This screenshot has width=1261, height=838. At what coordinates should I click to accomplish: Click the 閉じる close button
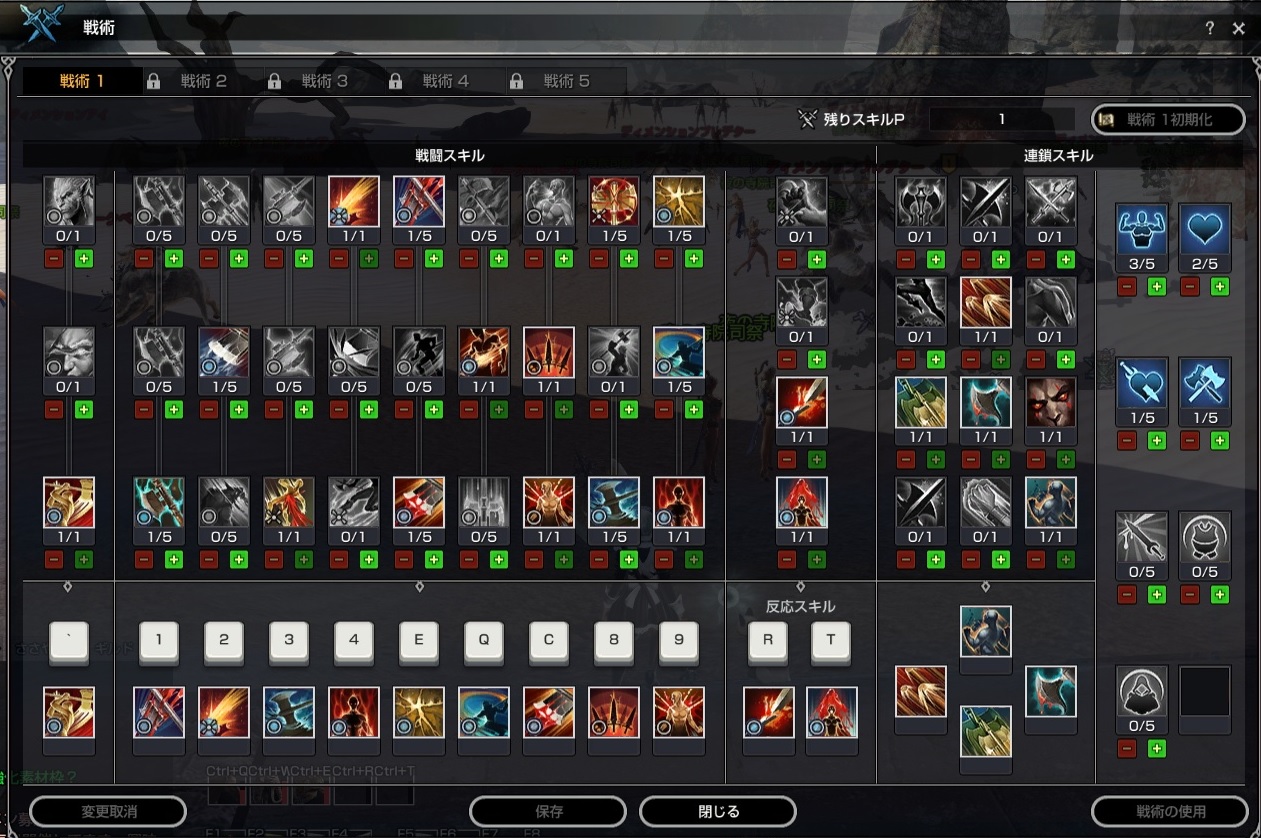click(x=717, y=811)
